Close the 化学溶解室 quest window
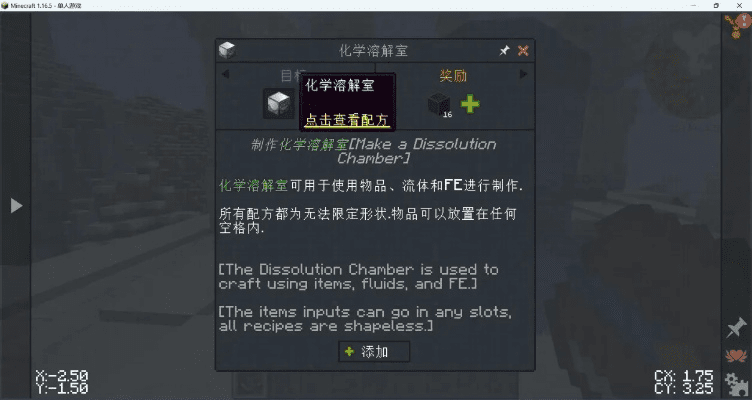 click(523, 50)
